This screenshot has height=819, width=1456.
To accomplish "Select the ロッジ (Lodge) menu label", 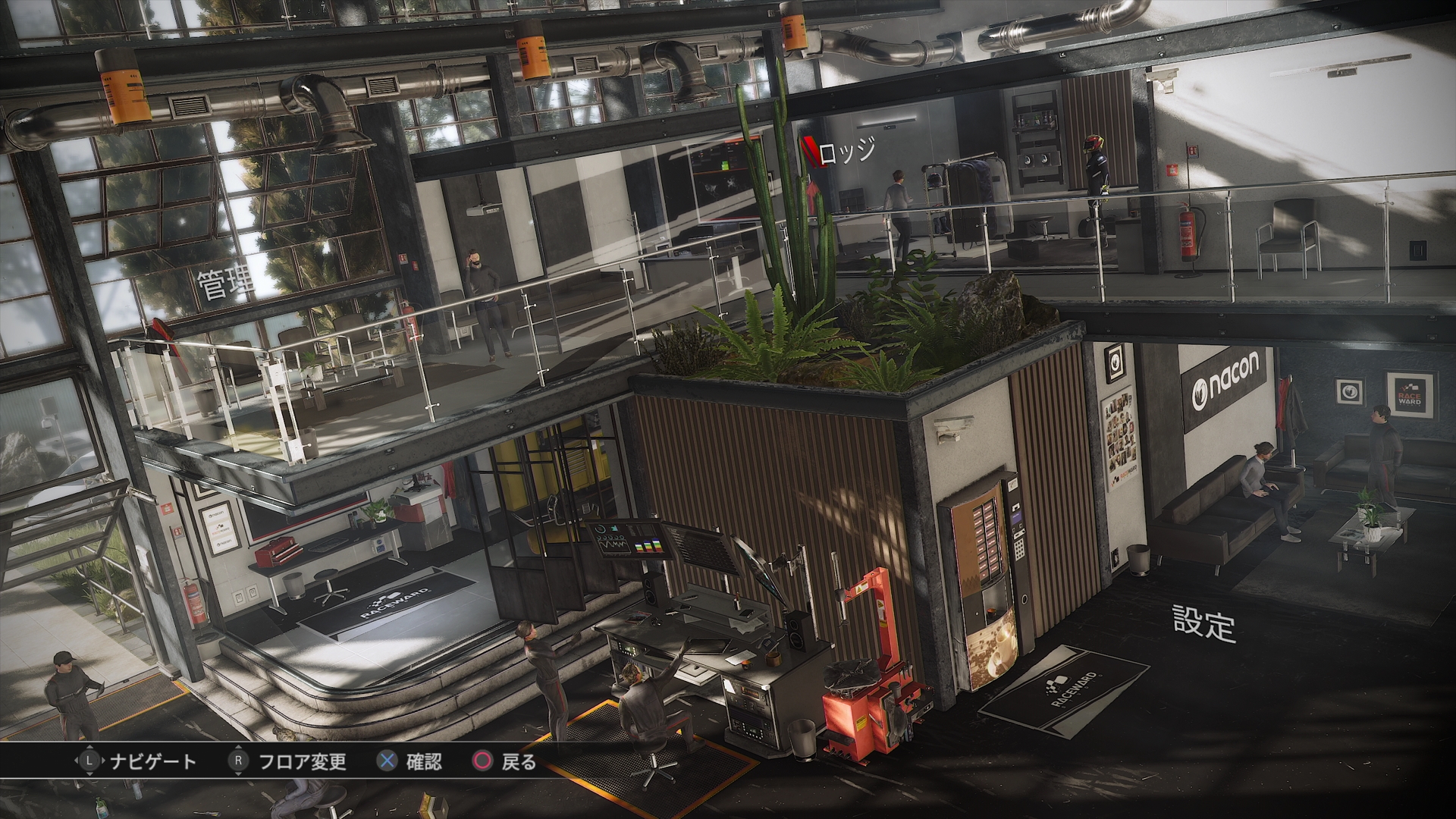I will pos(847,152).
